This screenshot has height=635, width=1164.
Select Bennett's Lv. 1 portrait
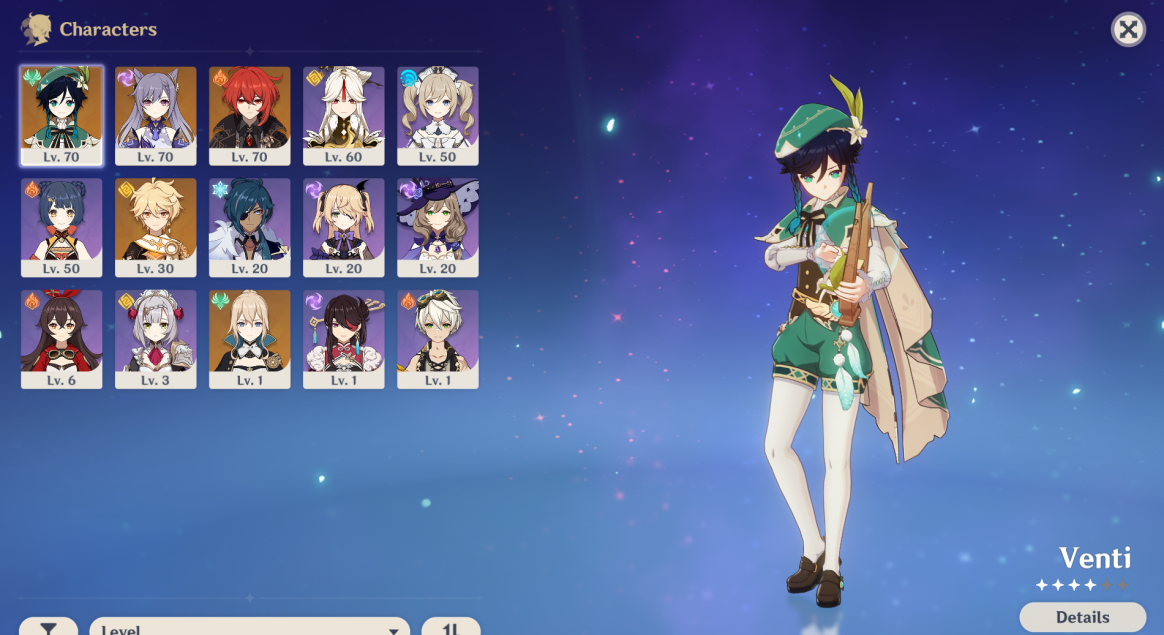click(x=437, y=337)
